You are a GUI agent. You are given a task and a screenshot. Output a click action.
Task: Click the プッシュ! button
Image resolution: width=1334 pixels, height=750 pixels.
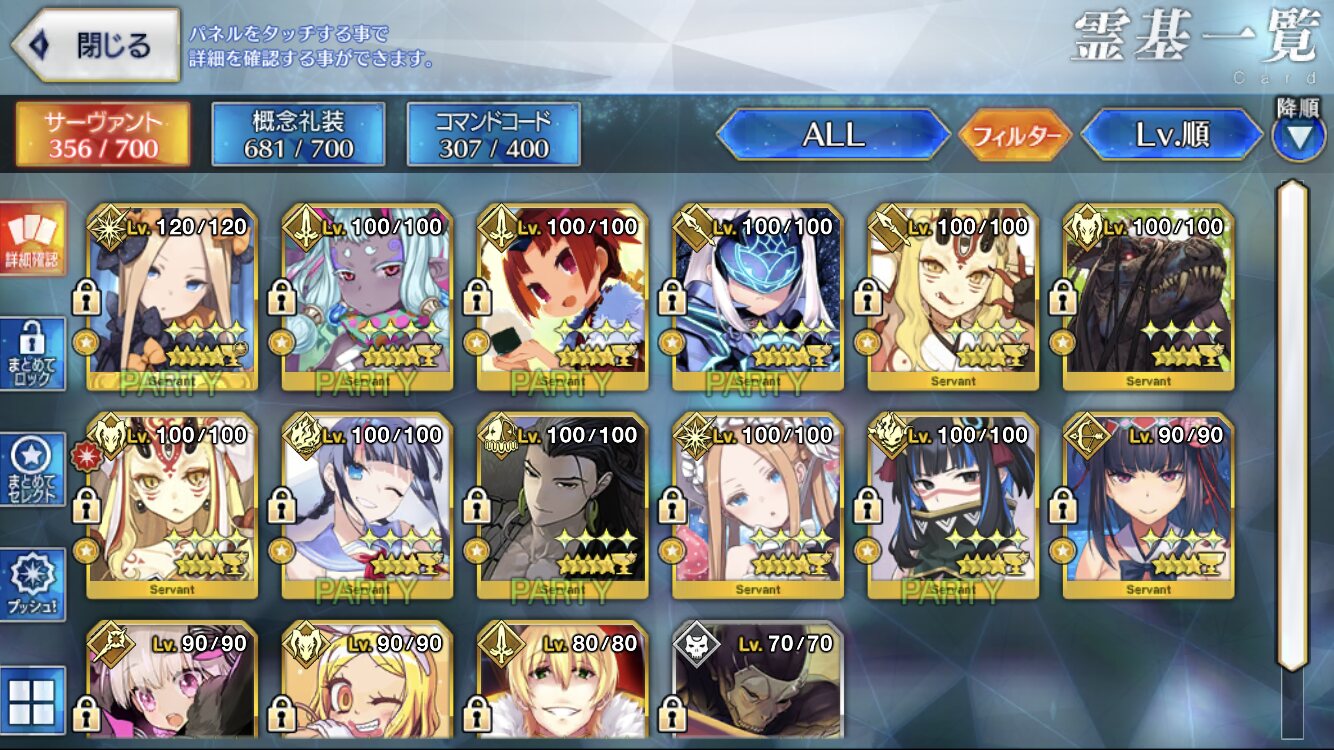[32, 583]
